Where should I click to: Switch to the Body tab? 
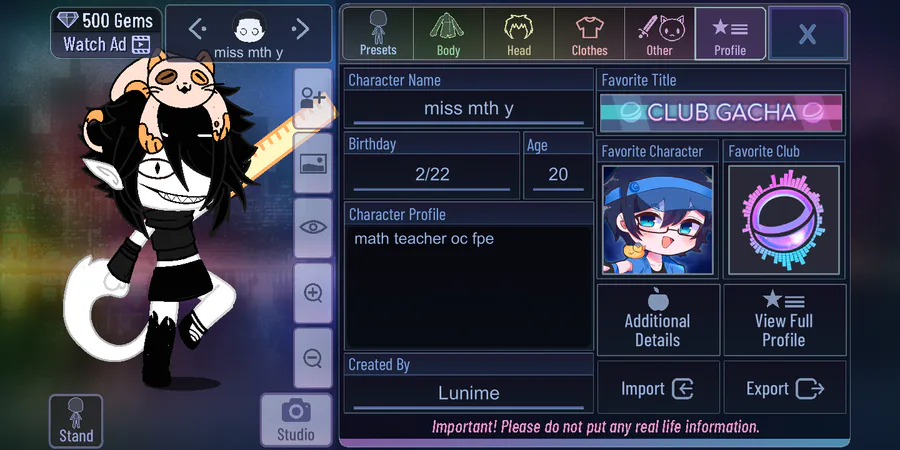448,33
